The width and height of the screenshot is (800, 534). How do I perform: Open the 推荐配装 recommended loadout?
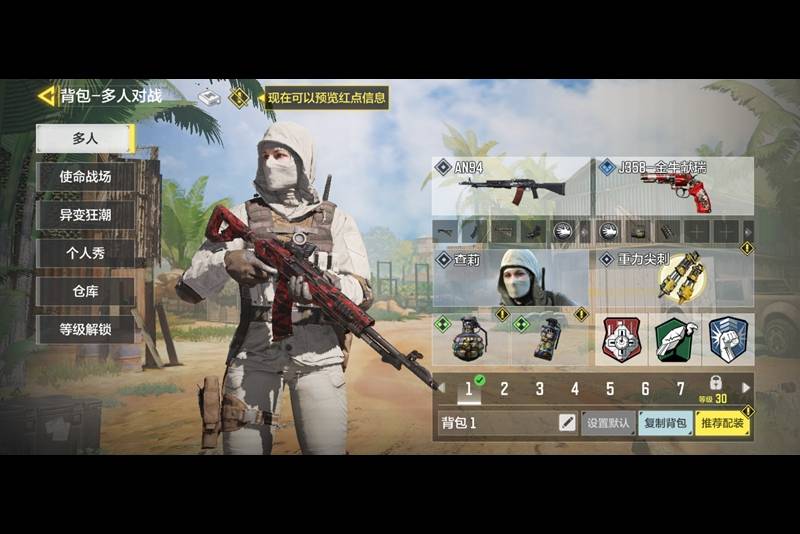pos(723,423)
